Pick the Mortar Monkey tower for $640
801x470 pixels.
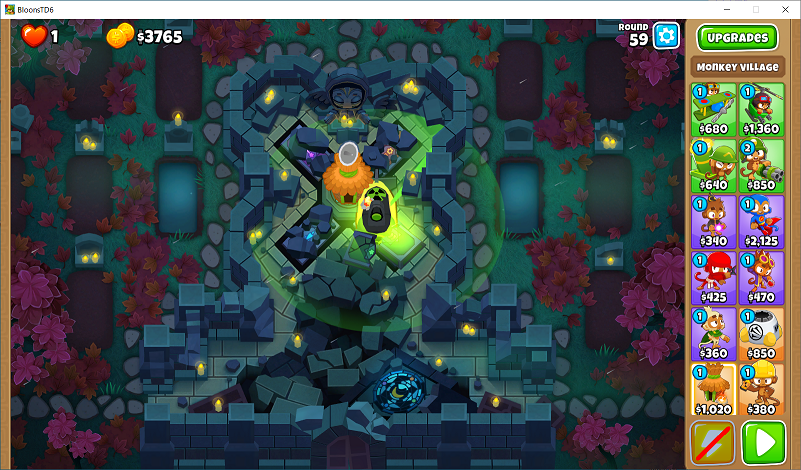[711, 165]
